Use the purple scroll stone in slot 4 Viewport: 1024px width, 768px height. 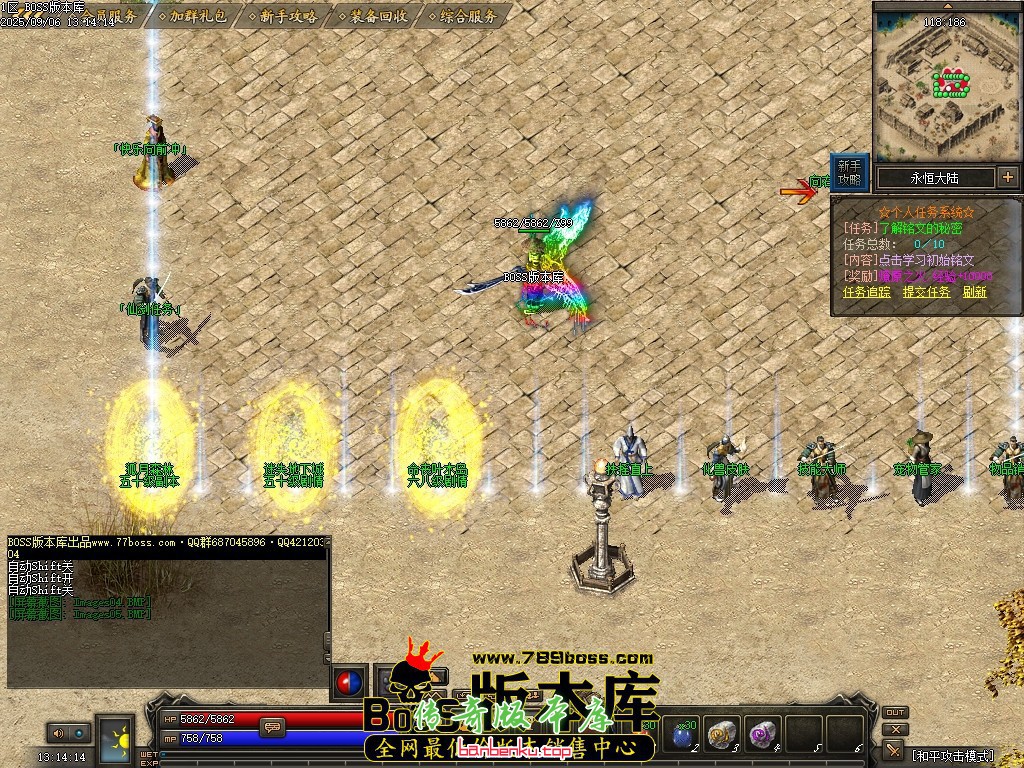click(x=764, y=735)
